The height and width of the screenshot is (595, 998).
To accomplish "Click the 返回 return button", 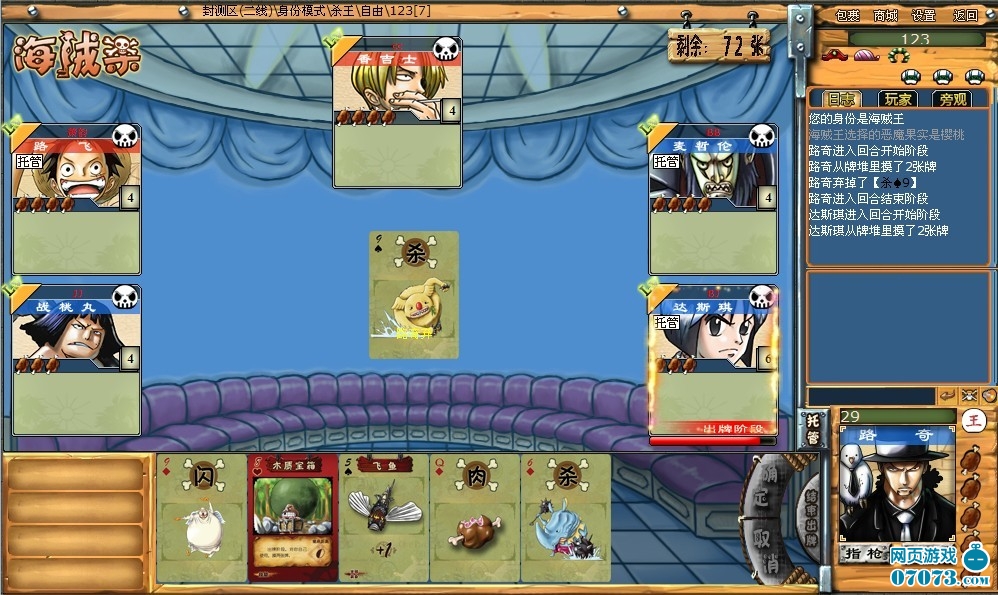I will pos(965,15).
